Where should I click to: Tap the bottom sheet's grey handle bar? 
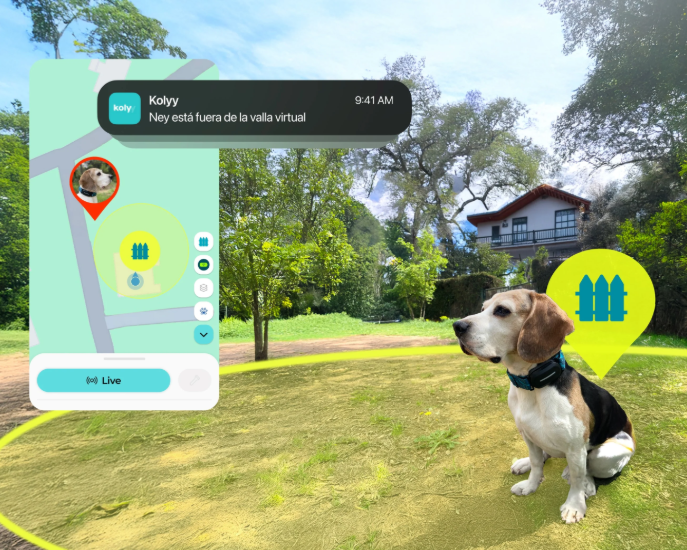tap(124, 358)
